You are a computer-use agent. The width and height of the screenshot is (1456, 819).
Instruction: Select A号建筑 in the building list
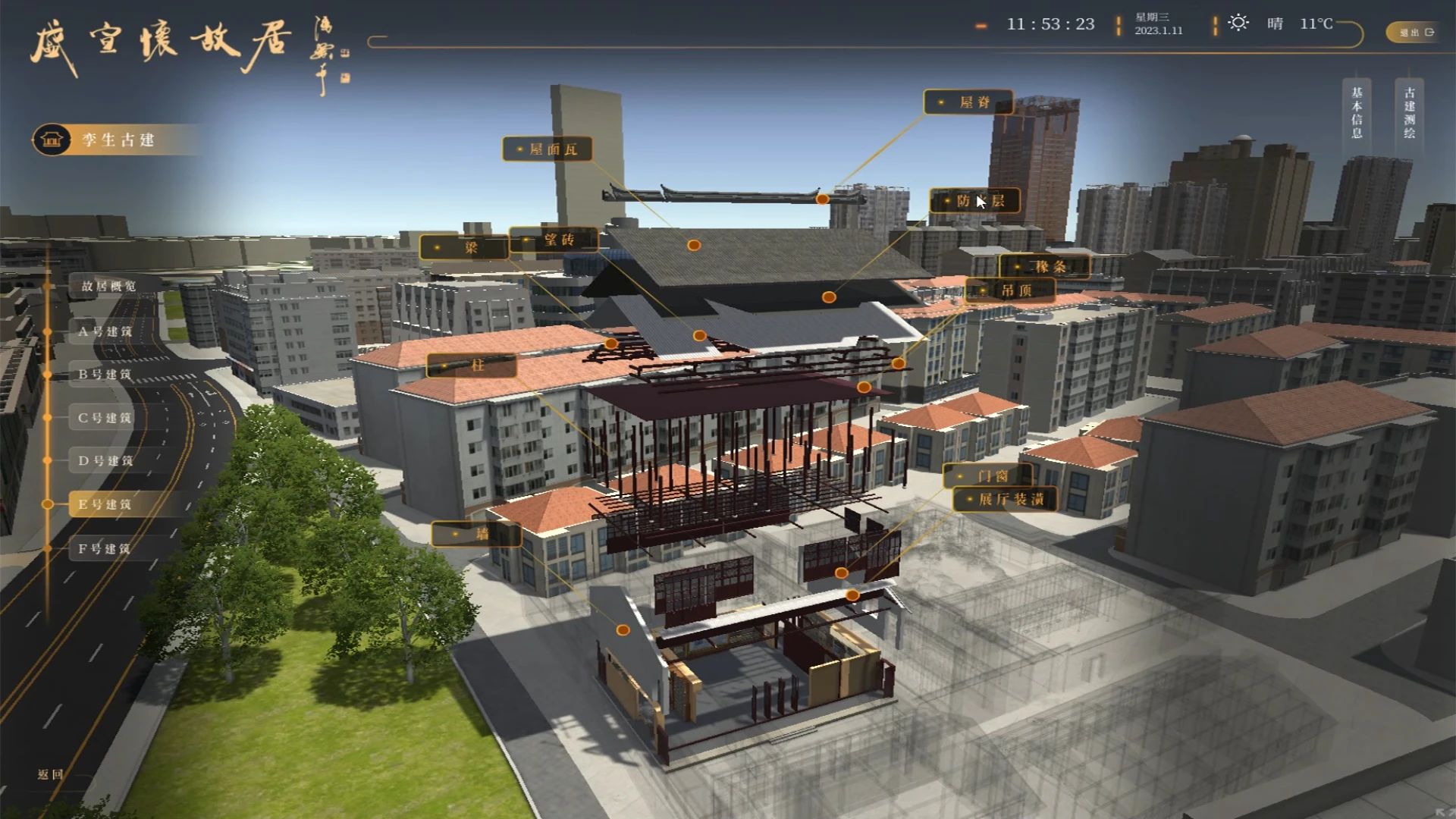[x=105, y=331]
